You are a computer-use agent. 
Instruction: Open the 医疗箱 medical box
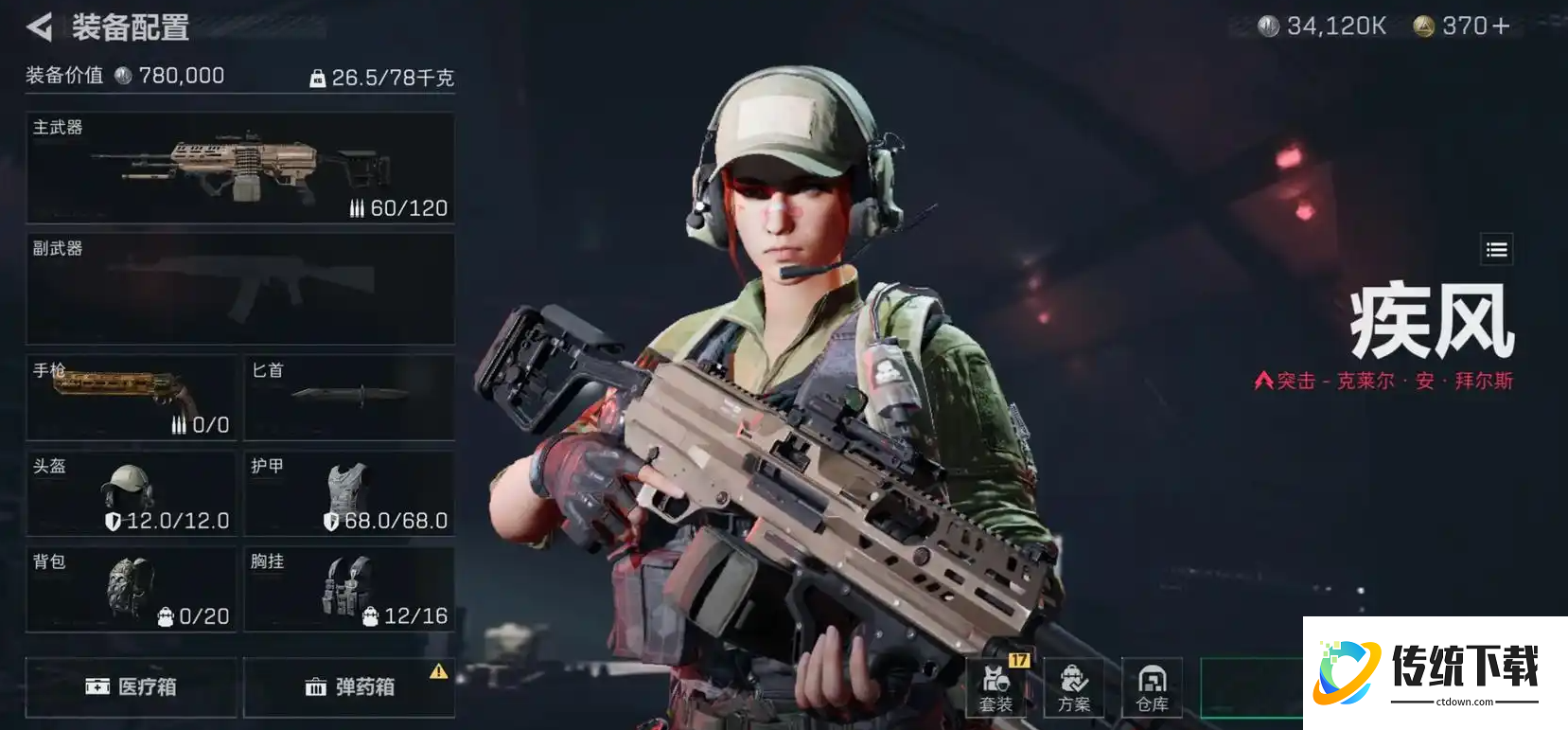pyautogui.click(x=131, y=687)
